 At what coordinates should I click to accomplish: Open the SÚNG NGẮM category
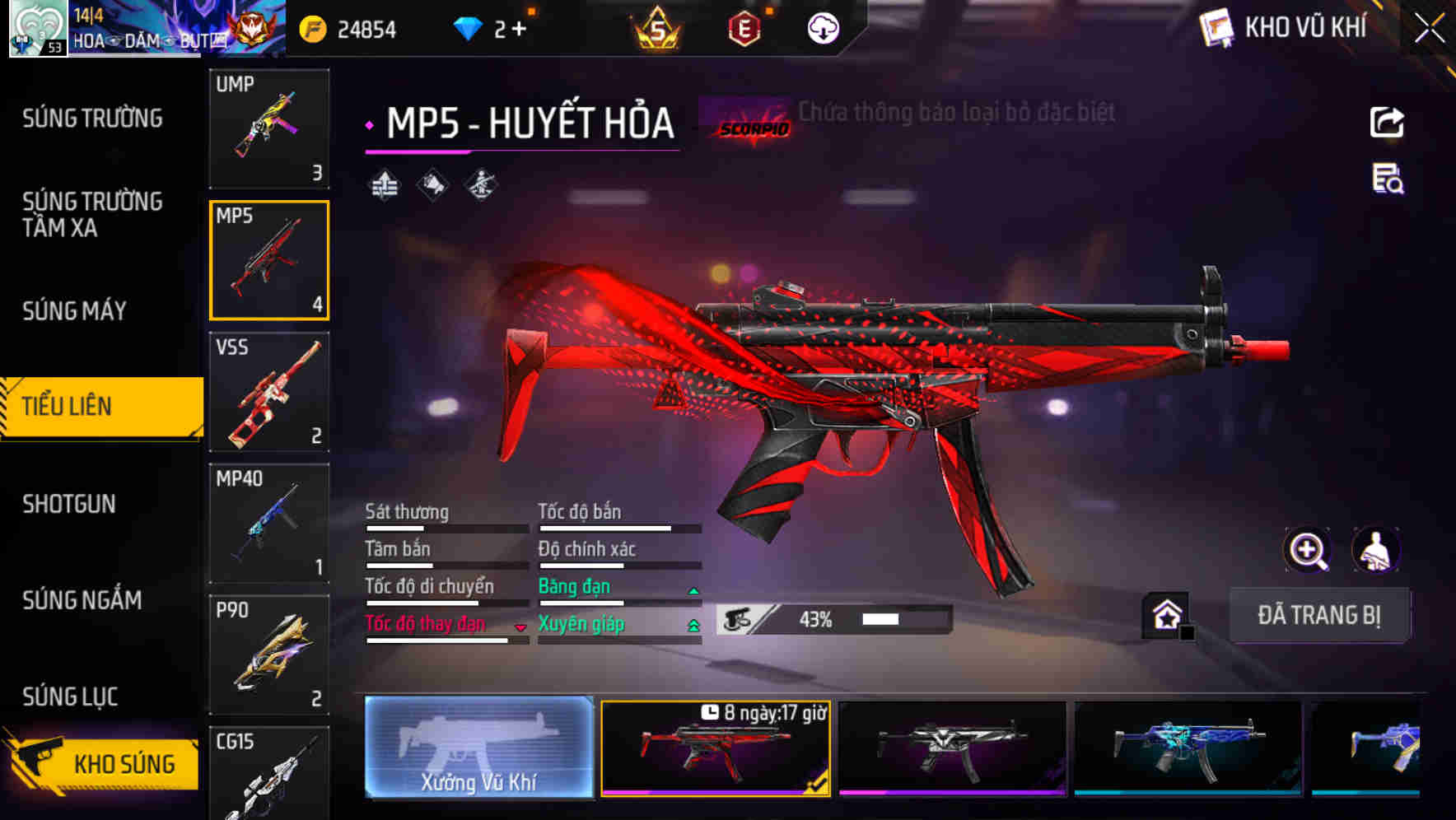coord(82,601)
